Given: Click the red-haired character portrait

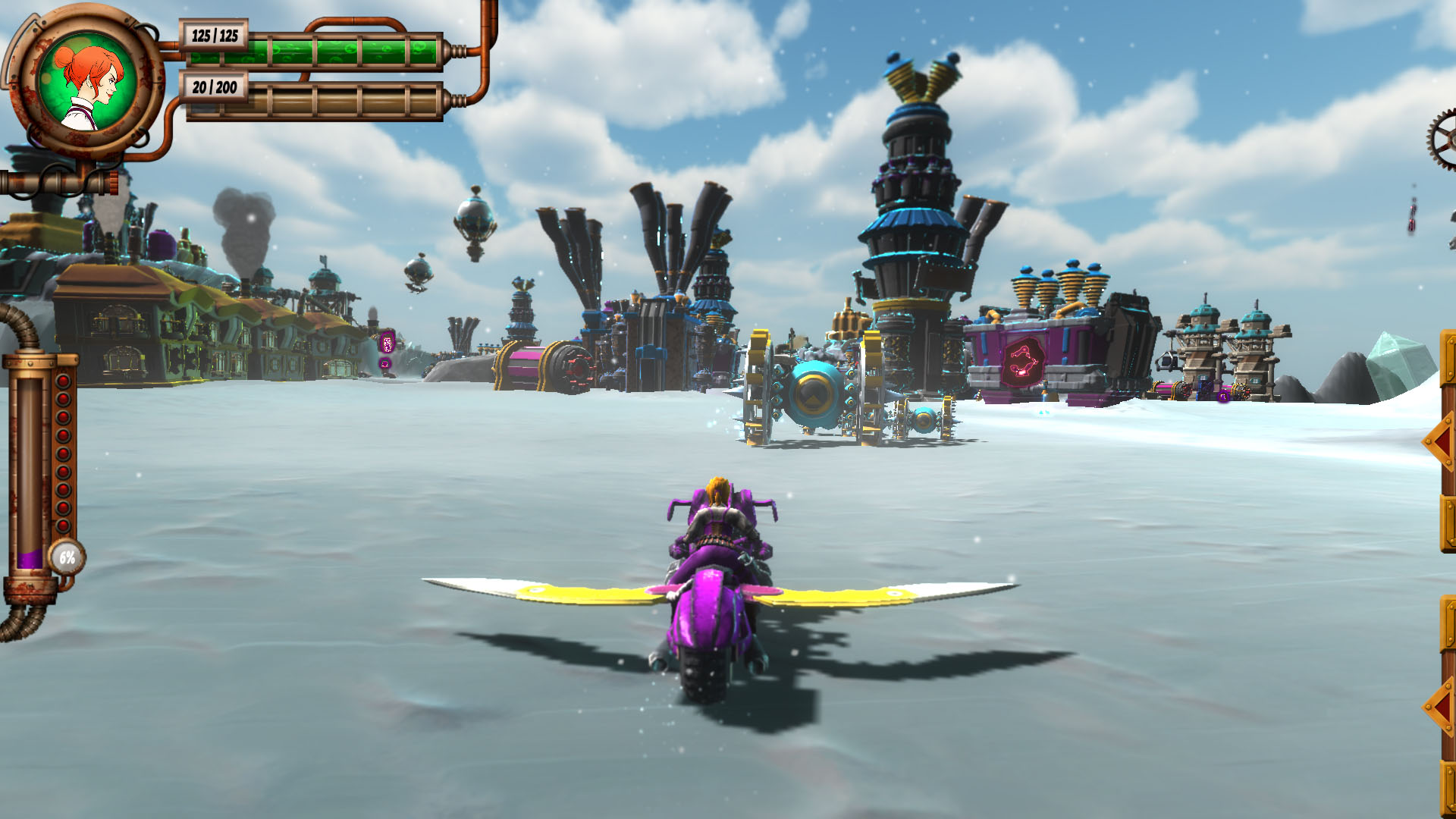Looking at the screenshot, I should click(87, 82).
